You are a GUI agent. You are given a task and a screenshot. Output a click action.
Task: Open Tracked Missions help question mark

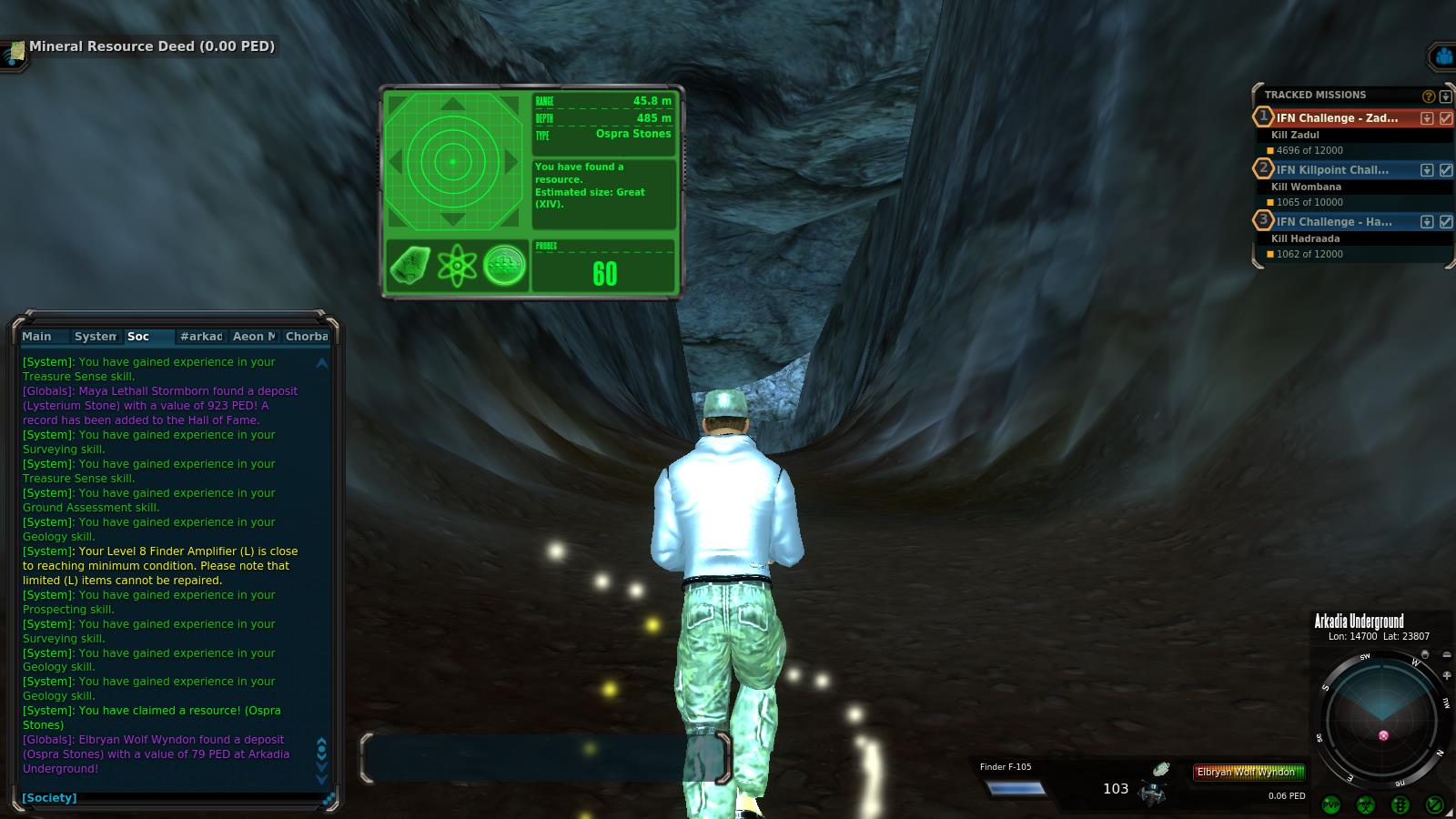(1429, 96)
